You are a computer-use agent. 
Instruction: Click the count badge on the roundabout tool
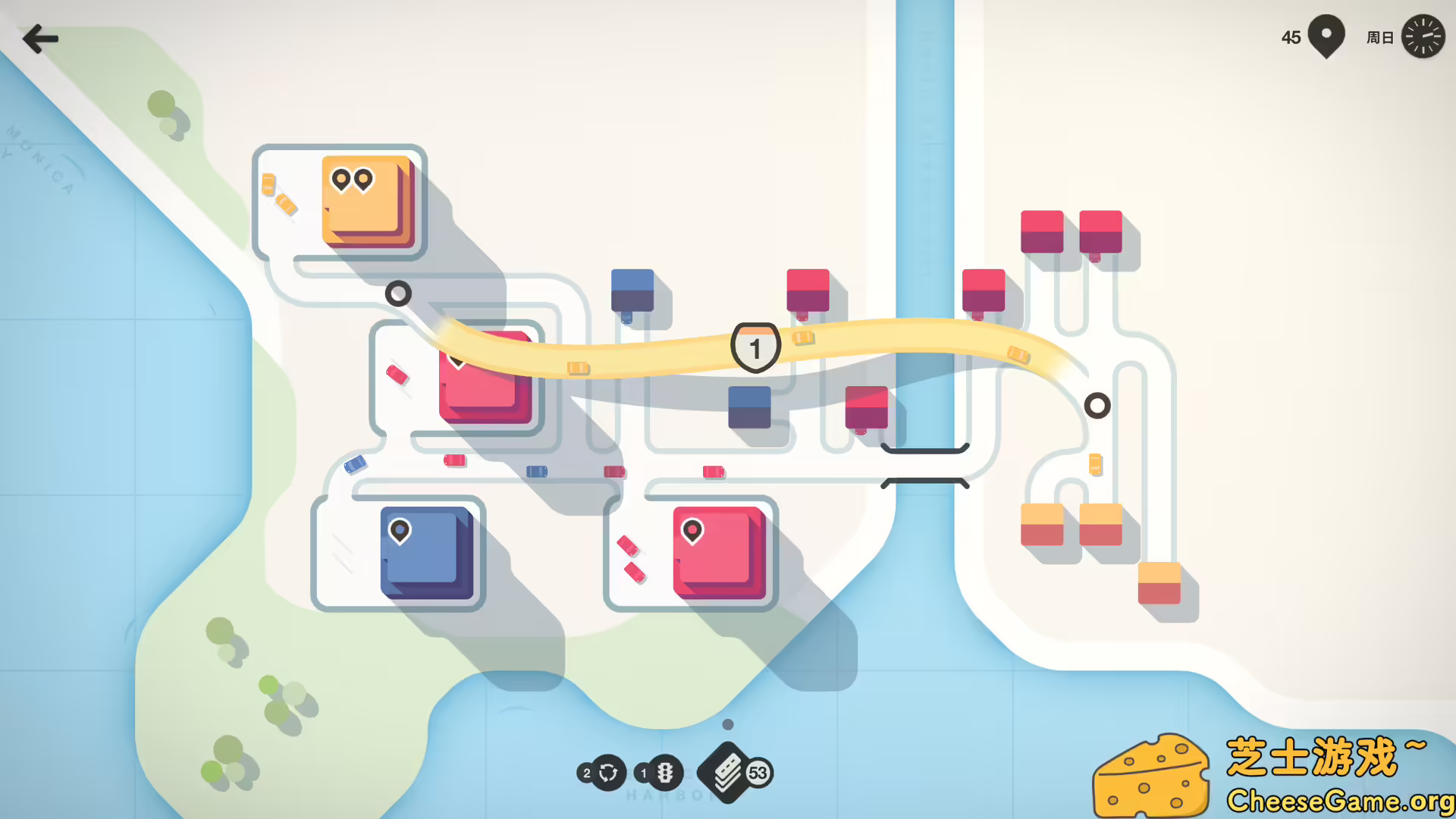(585, 773)
